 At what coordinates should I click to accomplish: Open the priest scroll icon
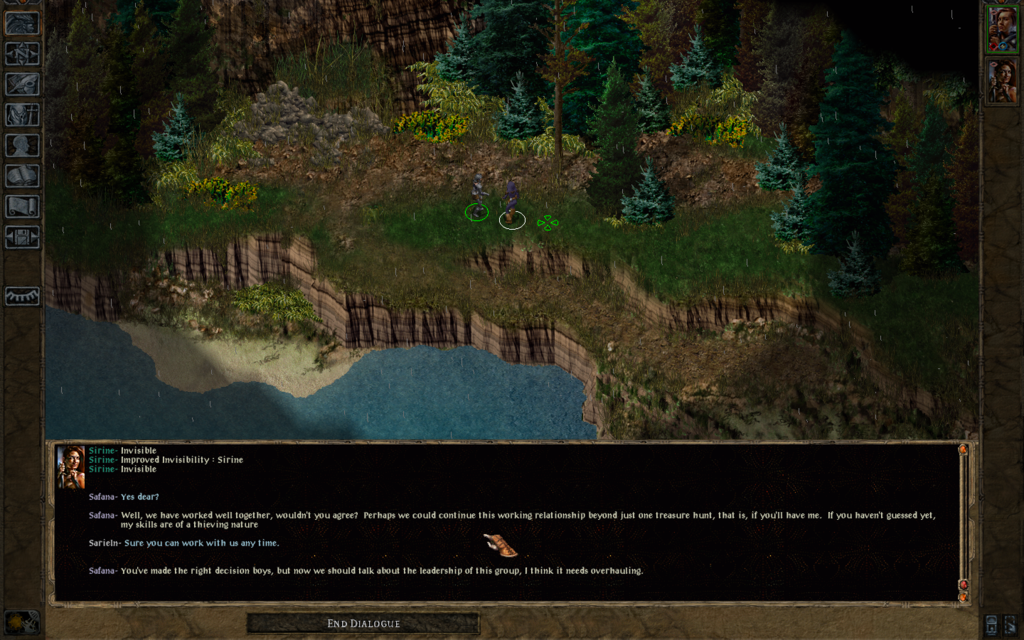point(22,206)
